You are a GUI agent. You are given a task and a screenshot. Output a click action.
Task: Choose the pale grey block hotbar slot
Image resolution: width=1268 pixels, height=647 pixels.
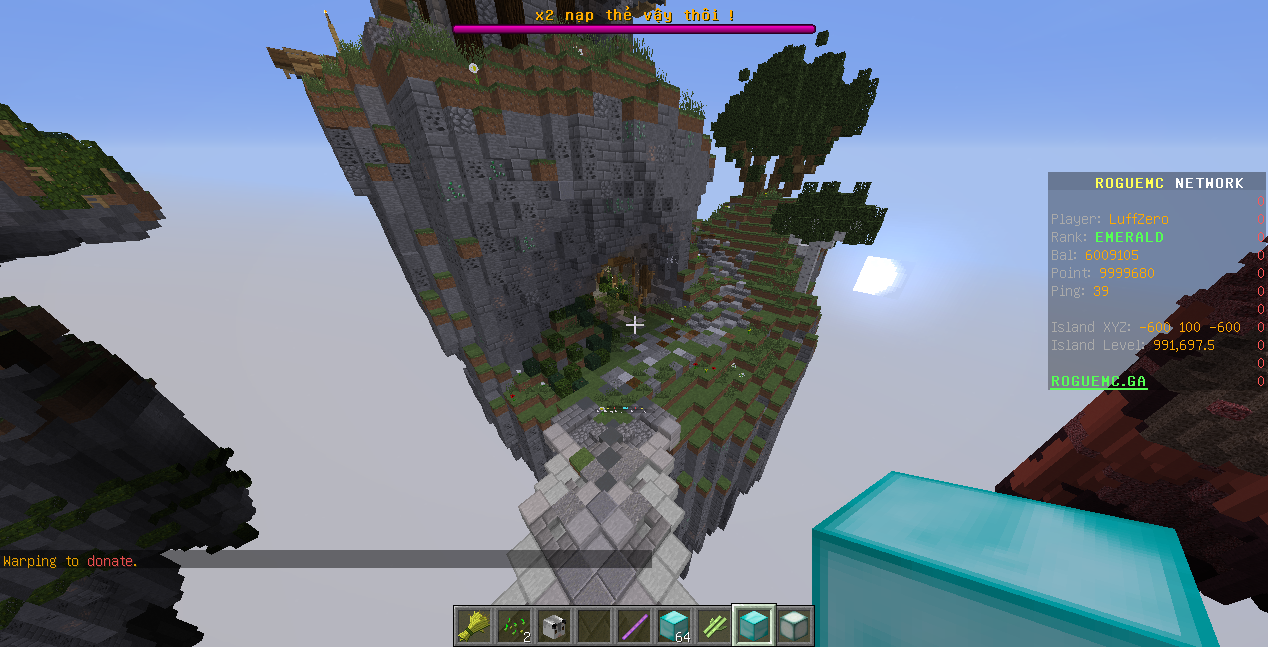[793, 626]
